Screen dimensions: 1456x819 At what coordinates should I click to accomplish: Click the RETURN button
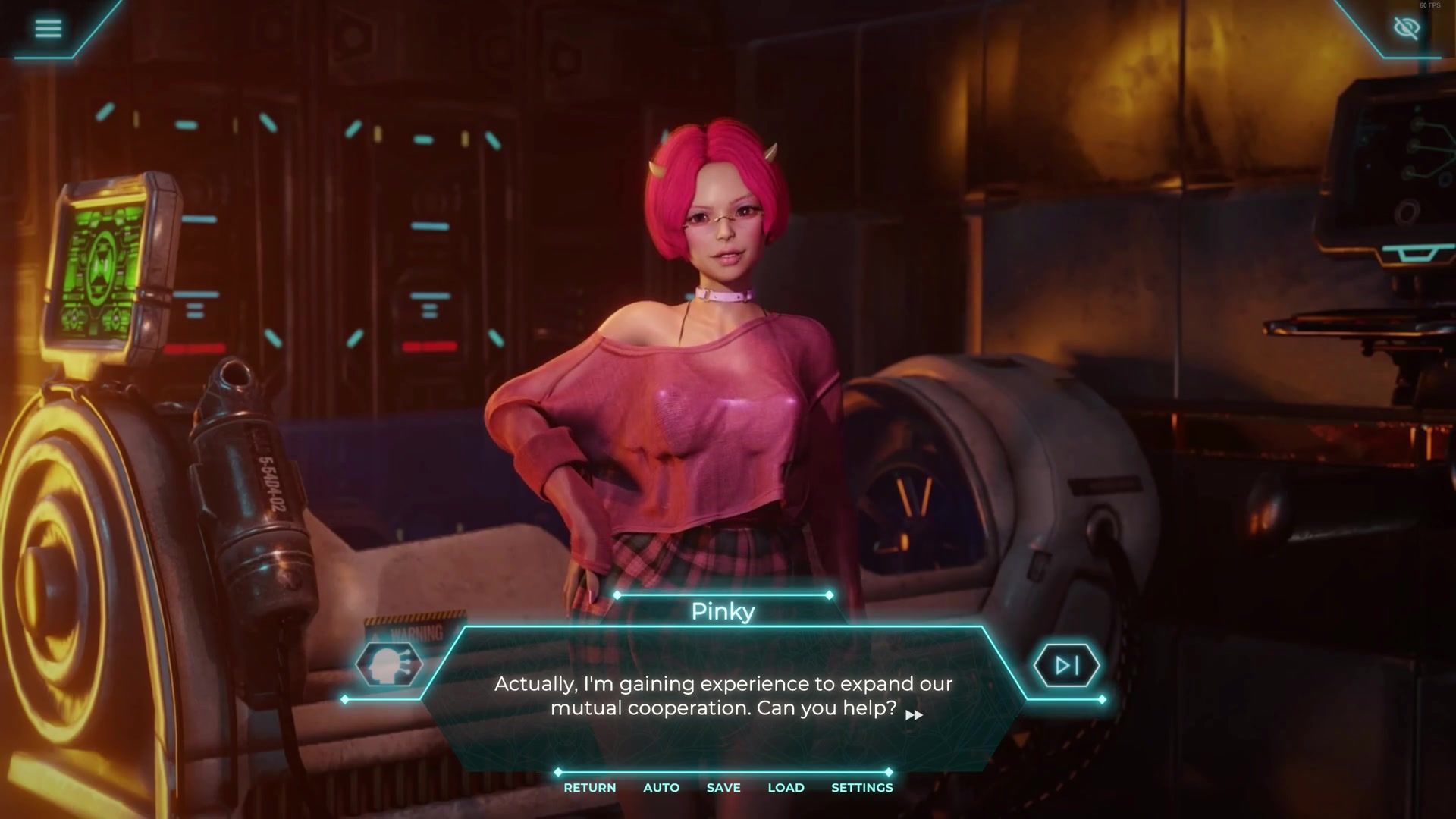coord(589,788)
